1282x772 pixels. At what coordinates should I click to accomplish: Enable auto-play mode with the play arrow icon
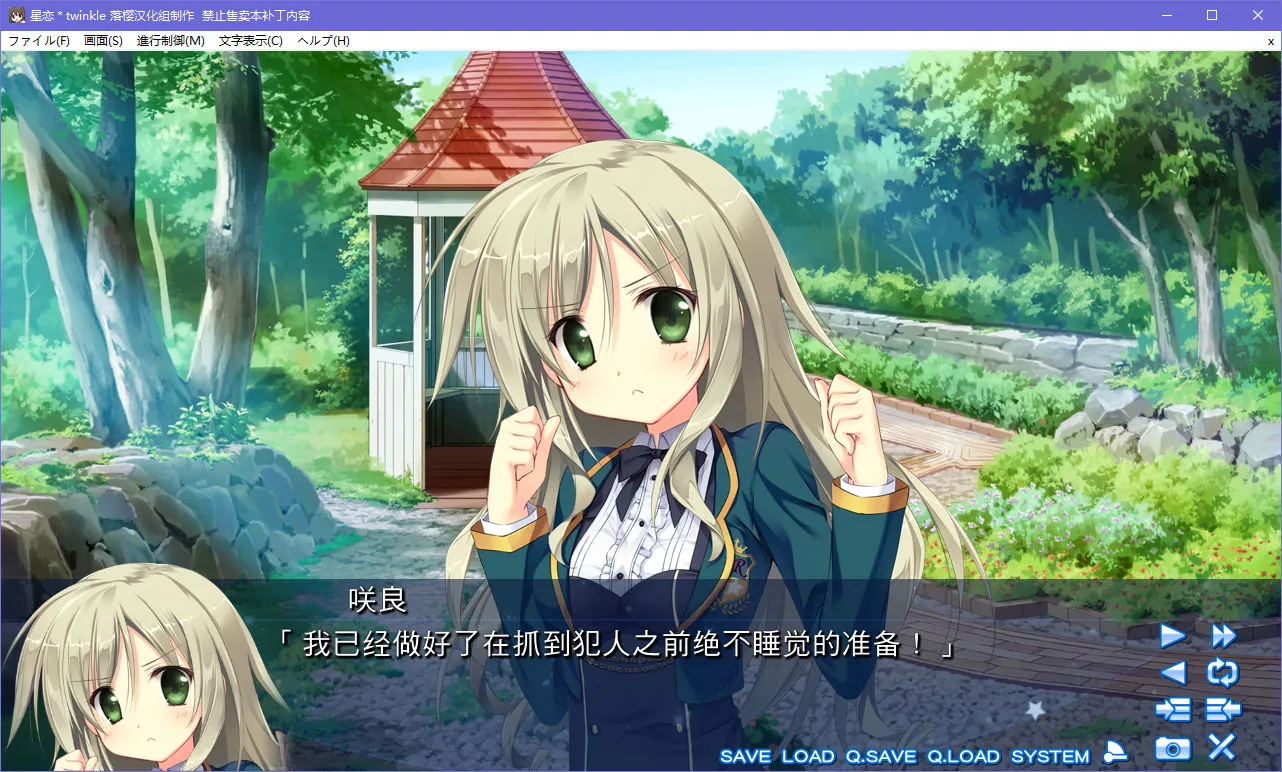tap(1173, 637)
